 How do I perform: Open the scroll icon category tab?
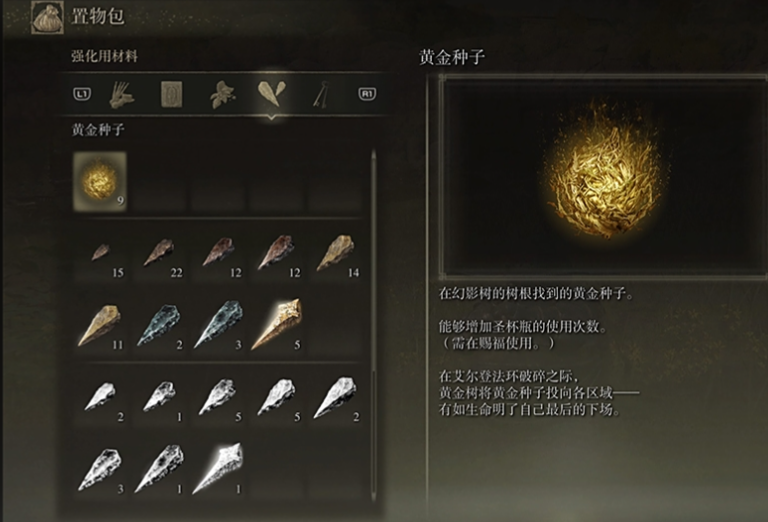click(171, 95)
